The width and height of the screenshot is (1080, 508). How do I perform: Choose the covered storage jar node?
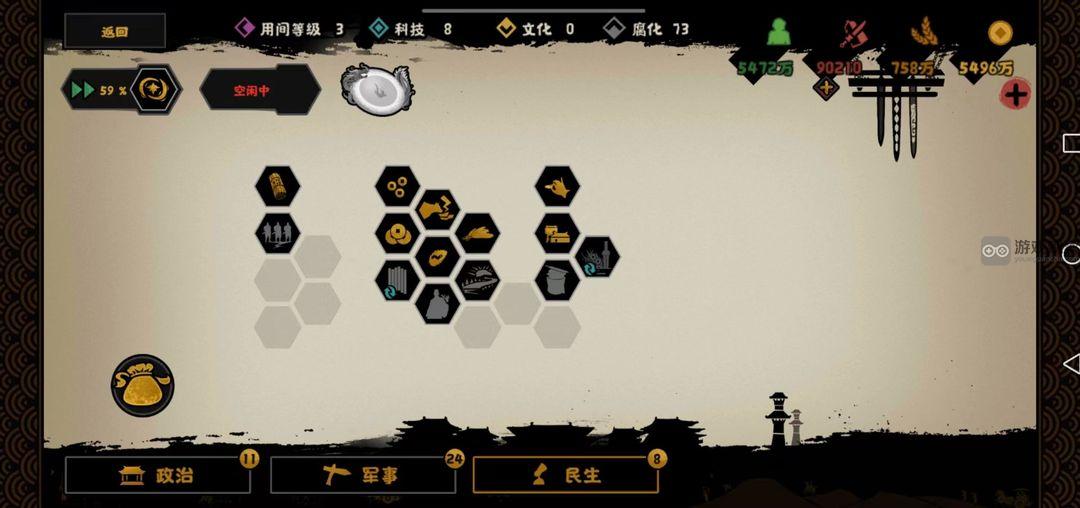[557, 280]
